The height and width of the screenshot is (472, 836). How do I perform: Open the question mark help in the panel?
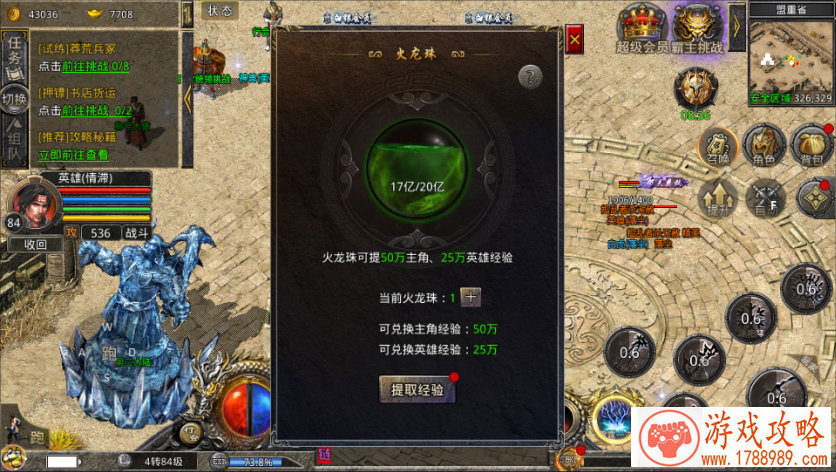click(531, 76)
